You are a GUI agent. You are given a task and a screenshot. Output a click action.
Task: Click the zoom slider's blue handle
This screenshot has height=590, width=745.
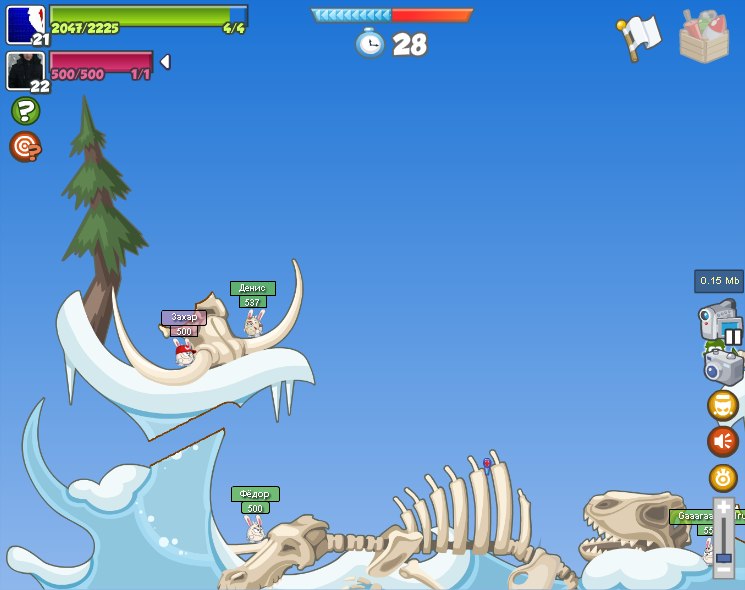(x=723, y=557)
